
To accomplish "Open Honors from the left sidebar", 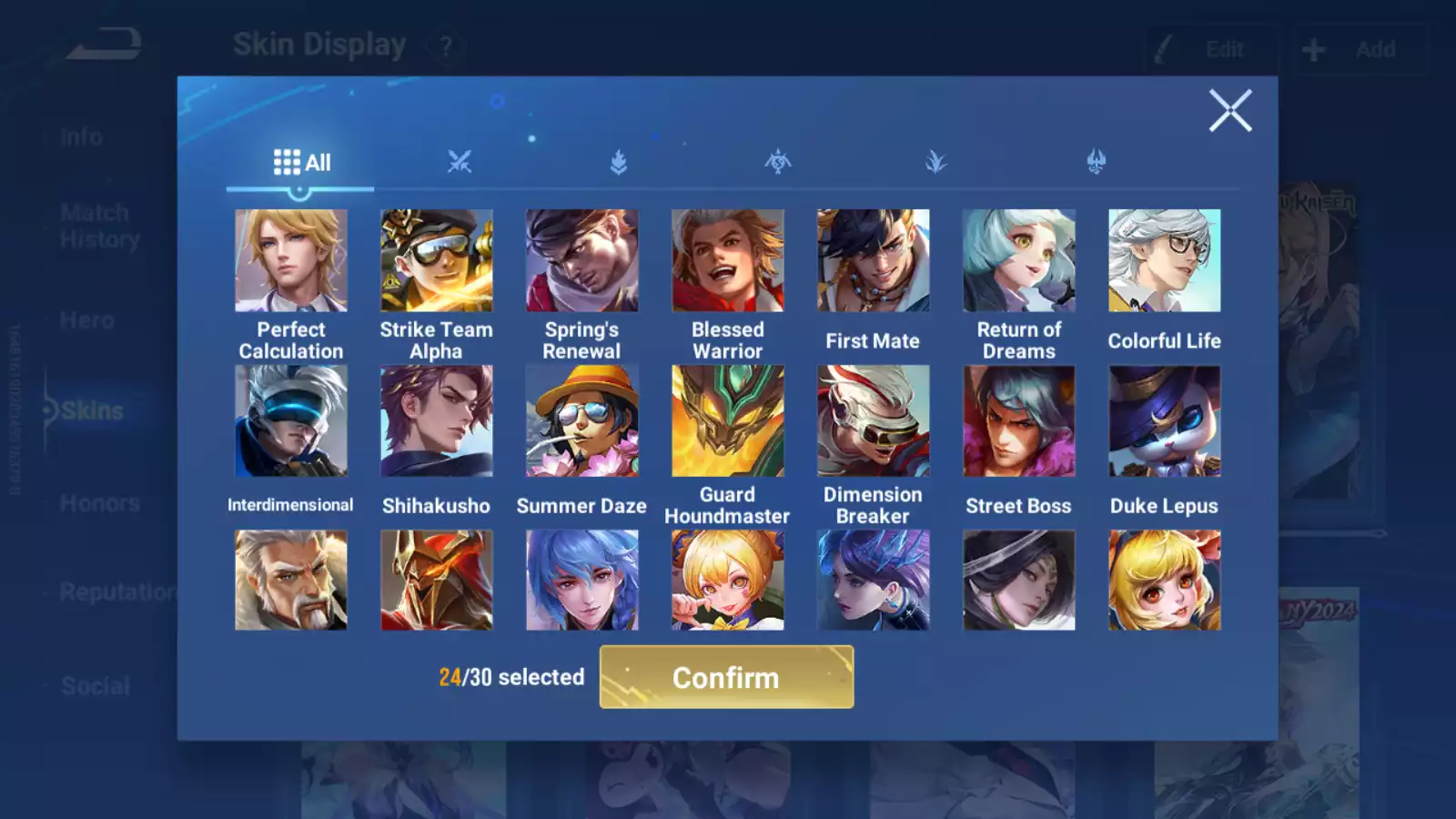I will coord(101,502).
